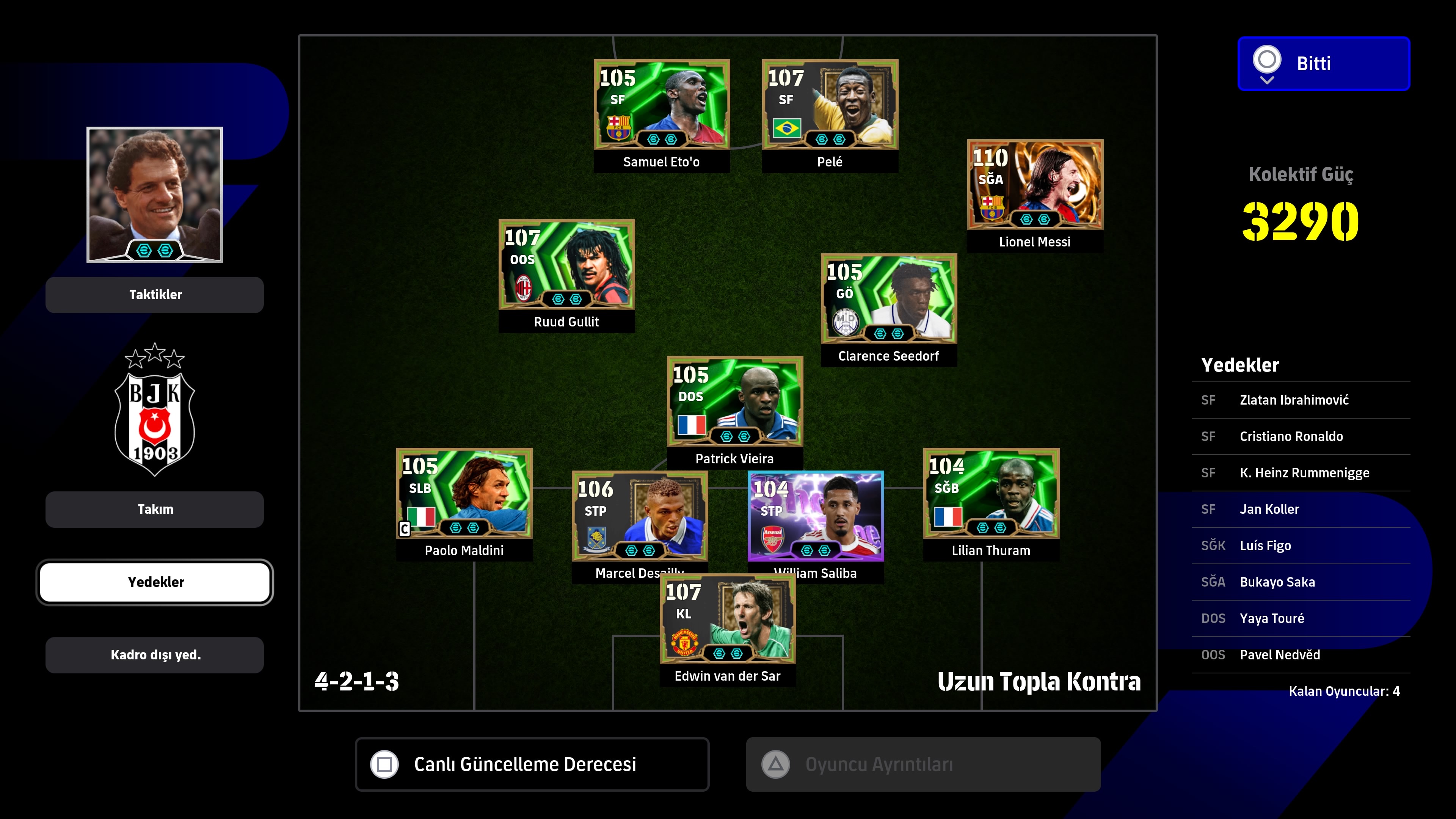This screenshot has height=819, width=1456.
Task: Select the Takım menu option
Action: click(x=154, y=509)
